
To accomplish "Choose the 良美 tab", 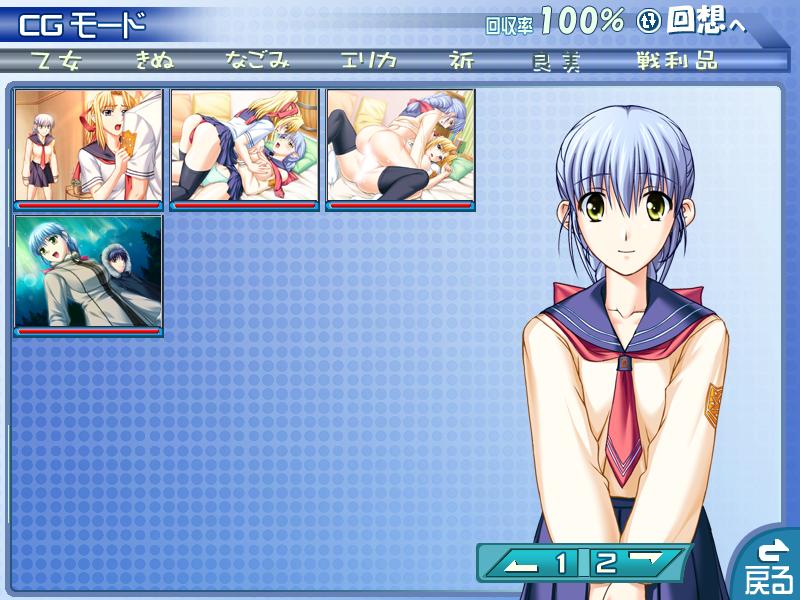I will [x=557, y=60].
